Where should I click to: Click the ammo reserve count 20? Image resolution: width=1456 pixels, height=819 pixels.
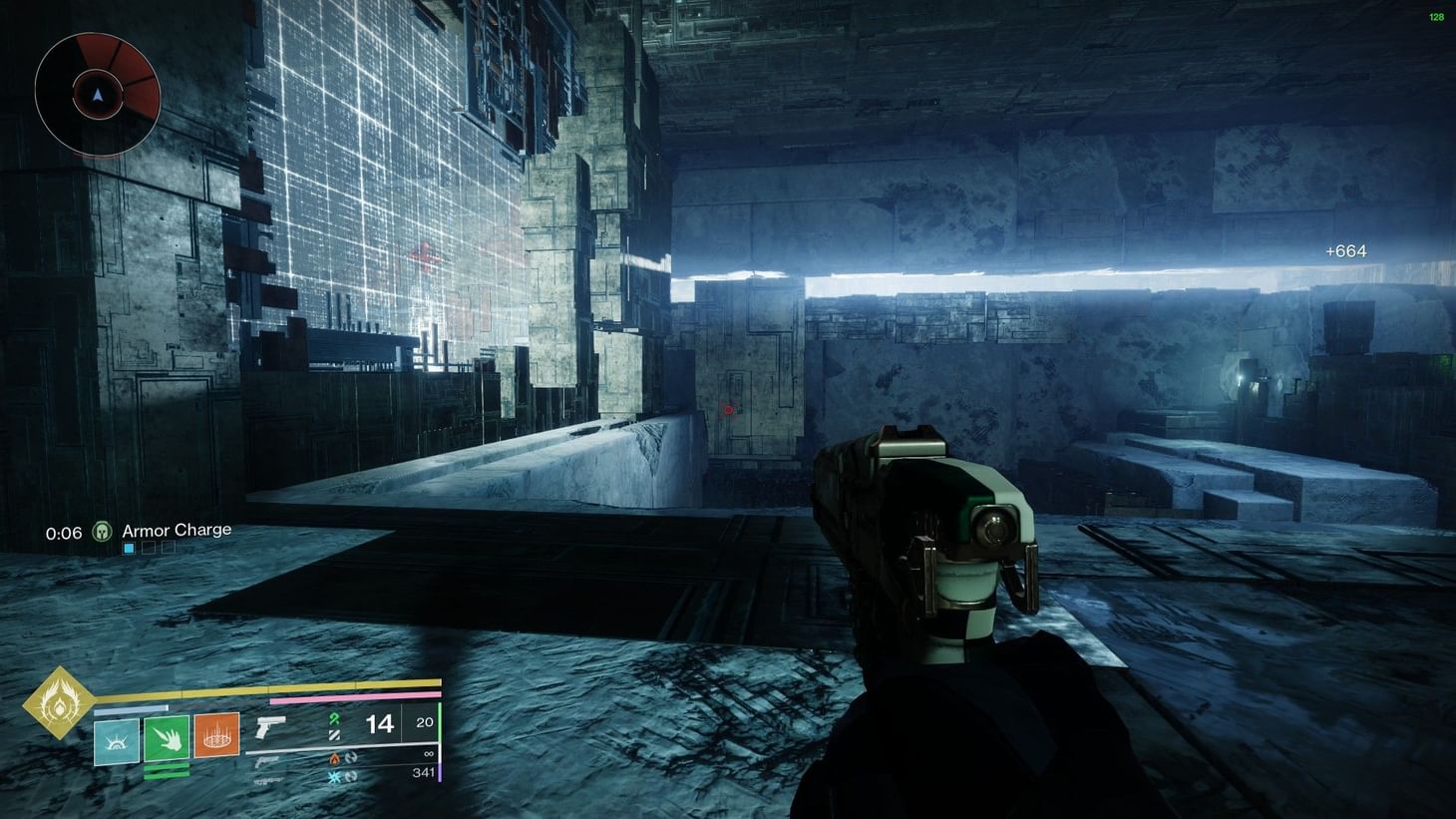(x=425, y=723)
